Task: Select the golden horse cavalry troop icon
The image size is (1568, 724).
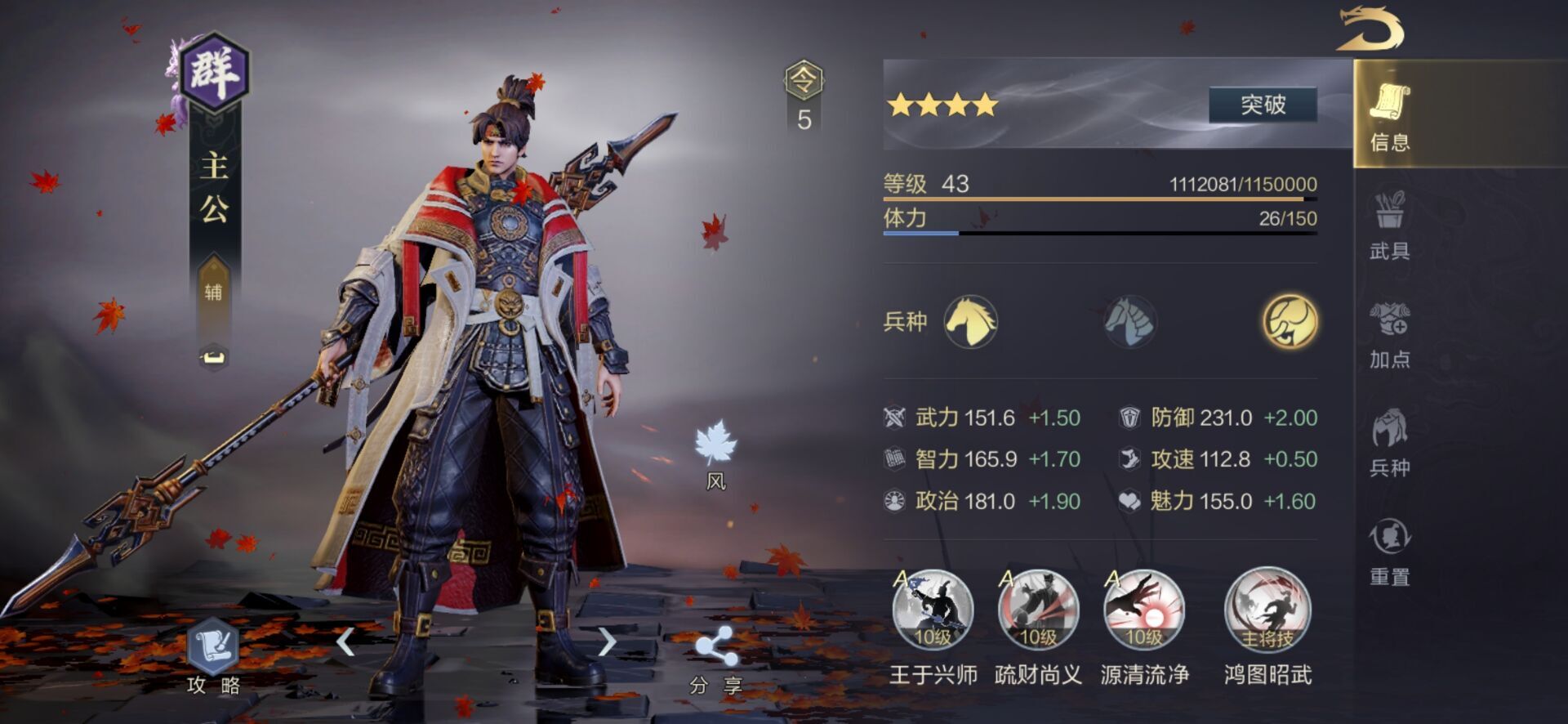Action: click(970, 321)
